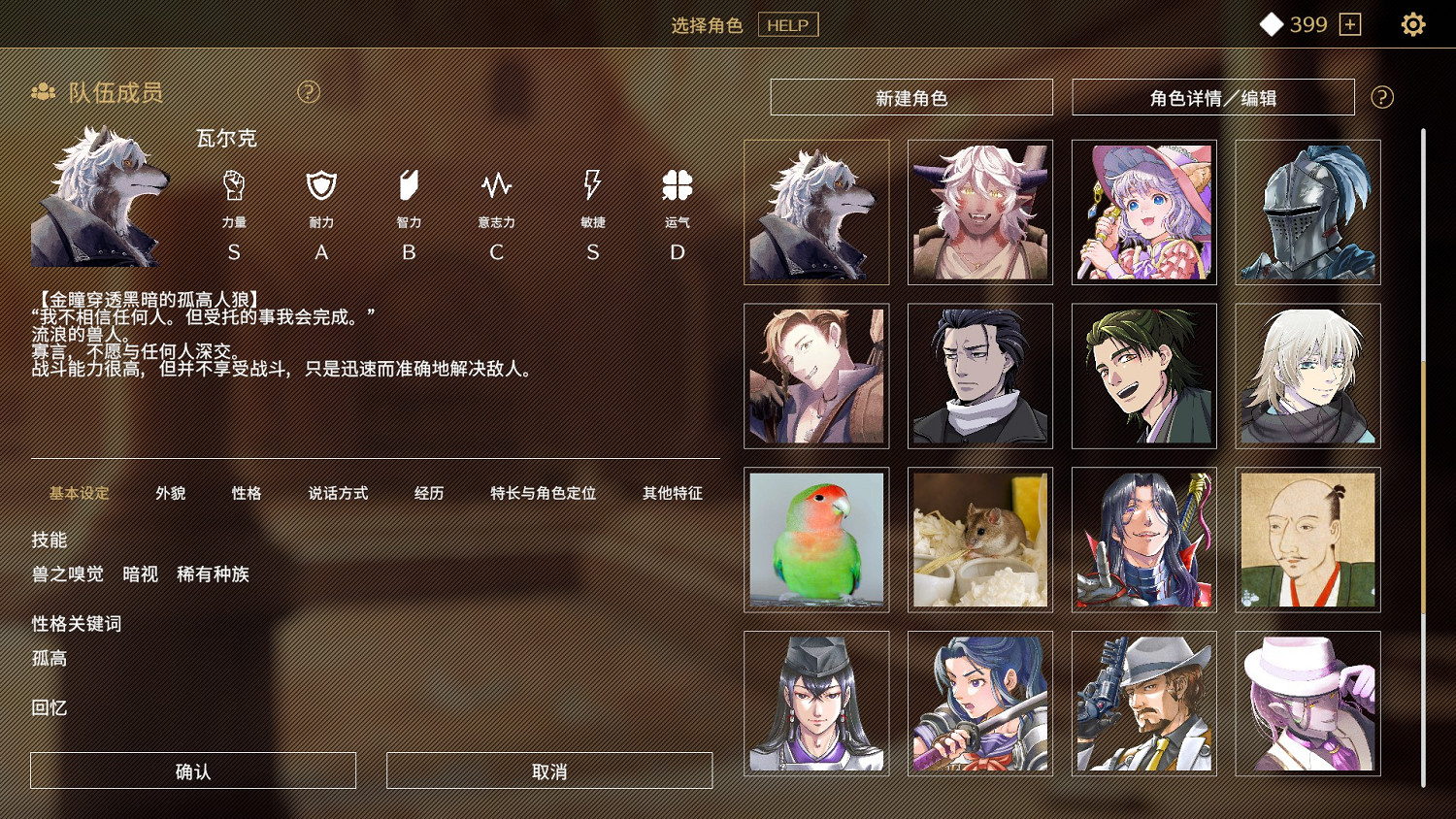Select the 力量 (Strength) fist icon
Viewport: 1456px width, 819px height.
[233, 186]
